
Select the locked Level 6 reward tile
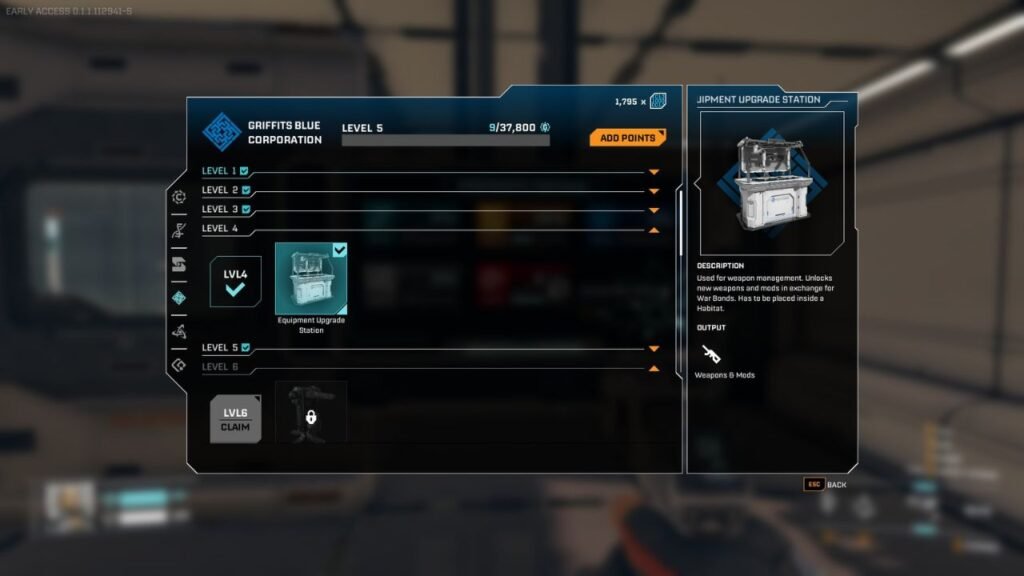pyautogui.click(x=311, y=412)
